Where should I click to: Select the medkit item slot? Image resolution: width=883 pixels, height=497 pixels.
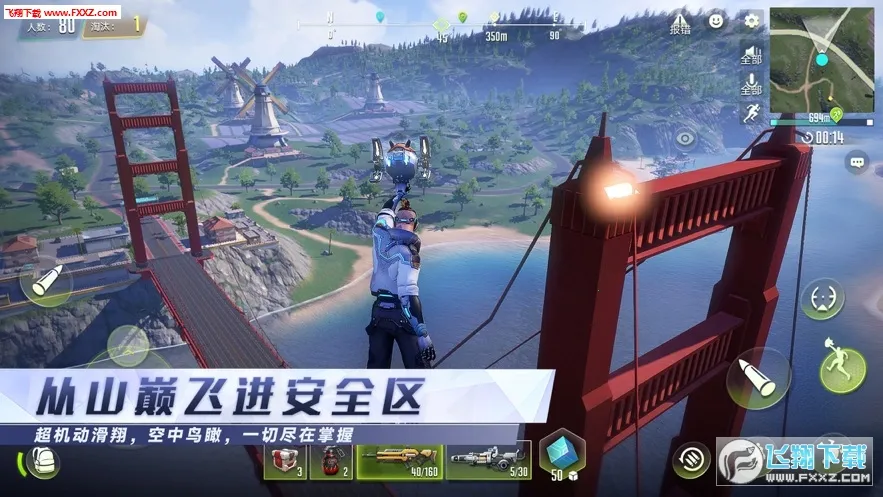click(285, 460)
